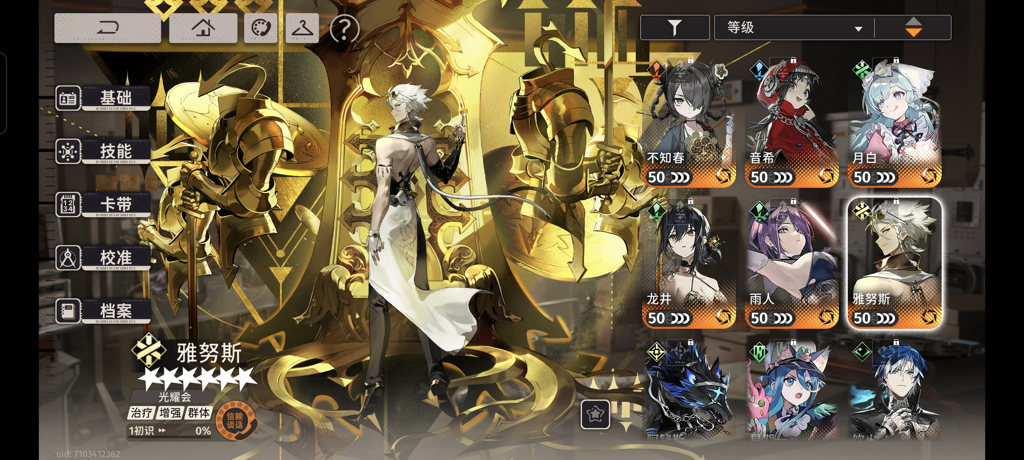The height and width of the screenshot is (460, 1024).
Task: Show help with the question mark icon
Action: click(x=344, y=29)
